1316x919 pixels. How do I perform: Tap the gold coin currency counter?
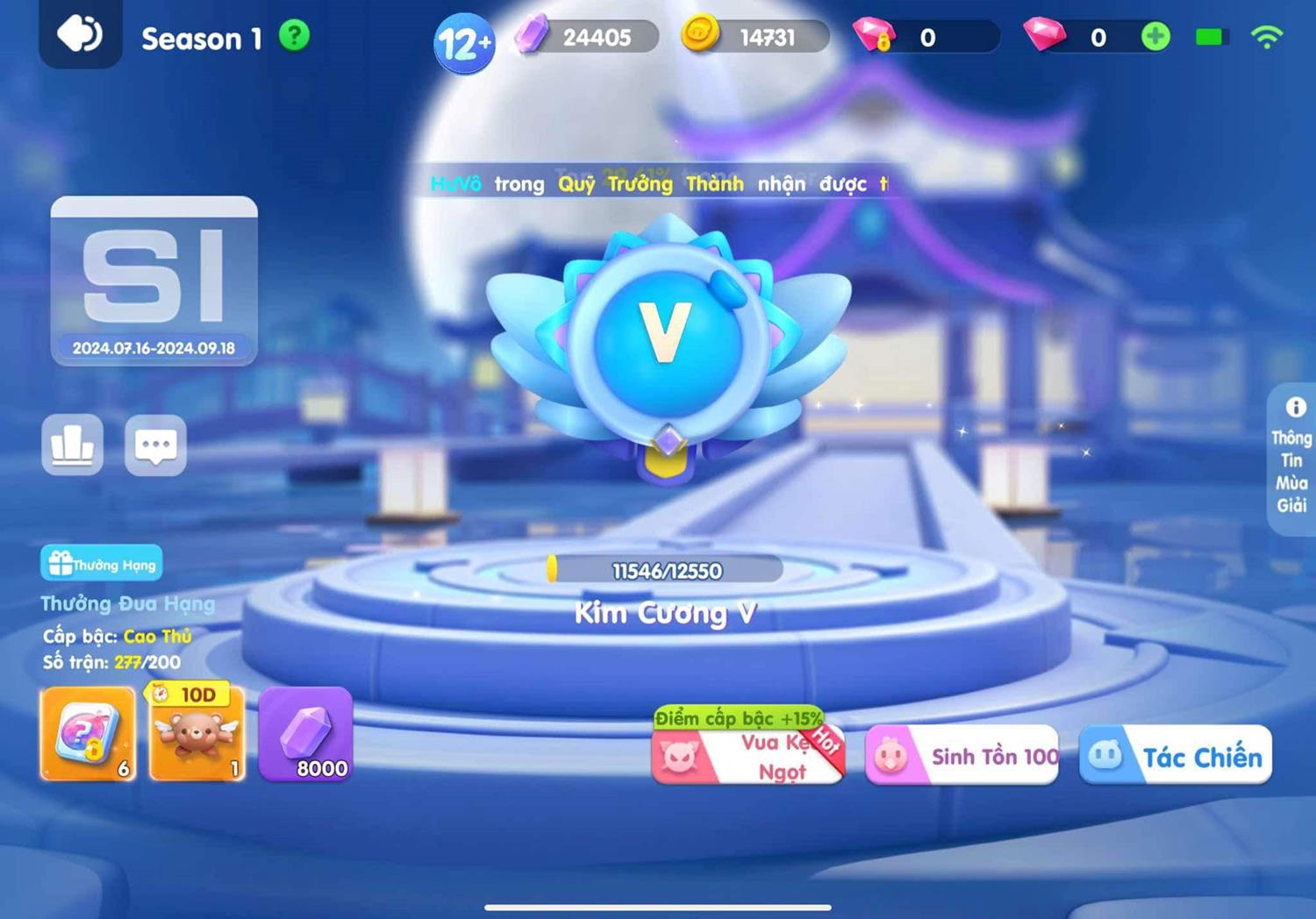coord(755,37)
